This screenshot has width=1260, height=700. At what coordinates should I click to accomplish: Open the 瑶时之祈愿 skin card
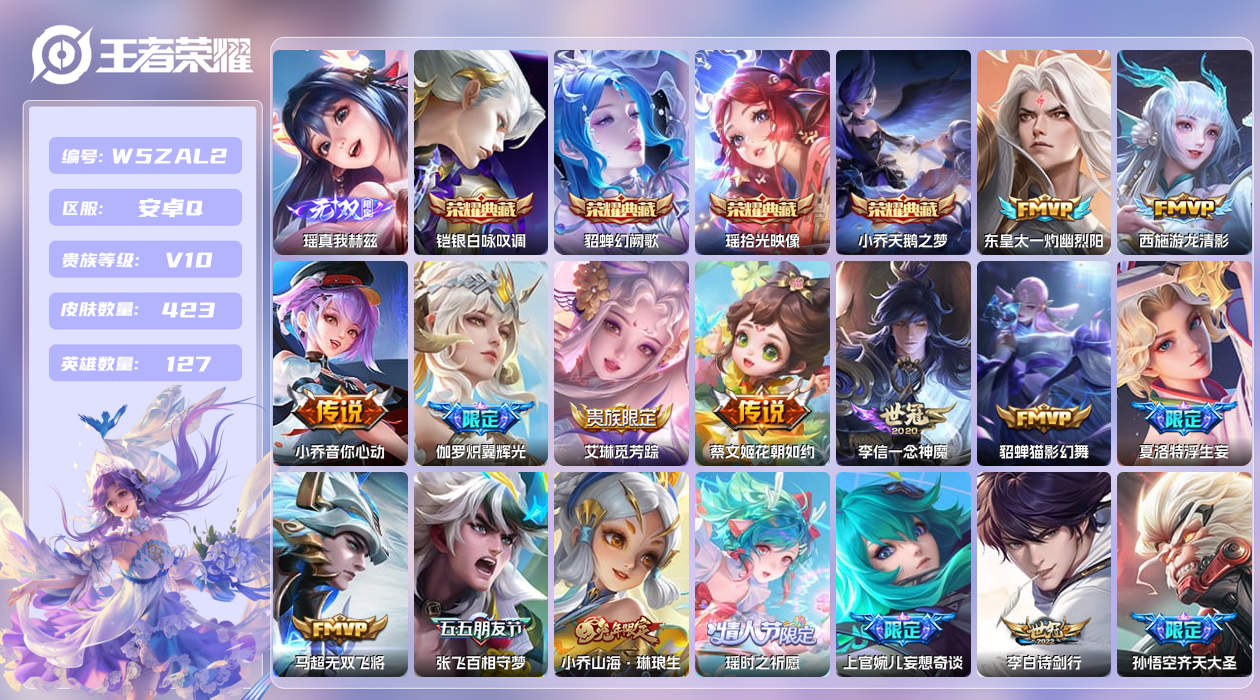[x=762, y=574]
